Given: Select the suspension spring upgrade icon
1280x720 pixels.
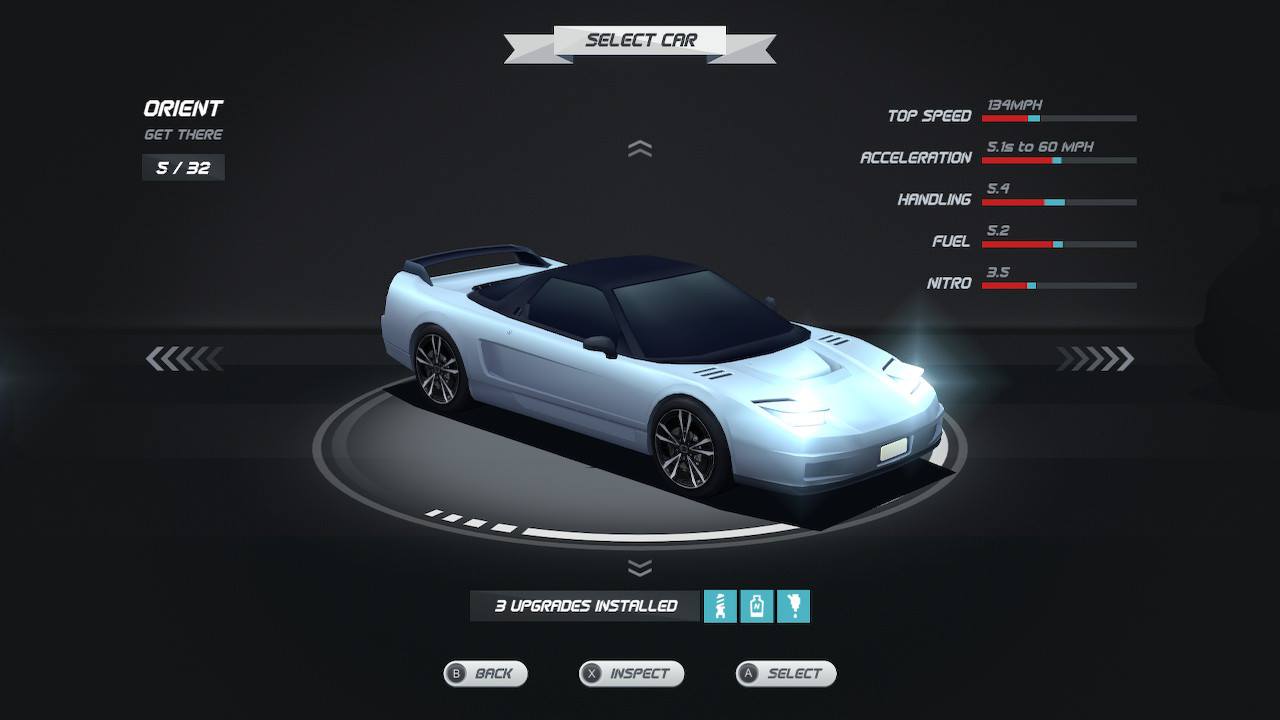Looking at the screenshot, I should pos(720,606).
